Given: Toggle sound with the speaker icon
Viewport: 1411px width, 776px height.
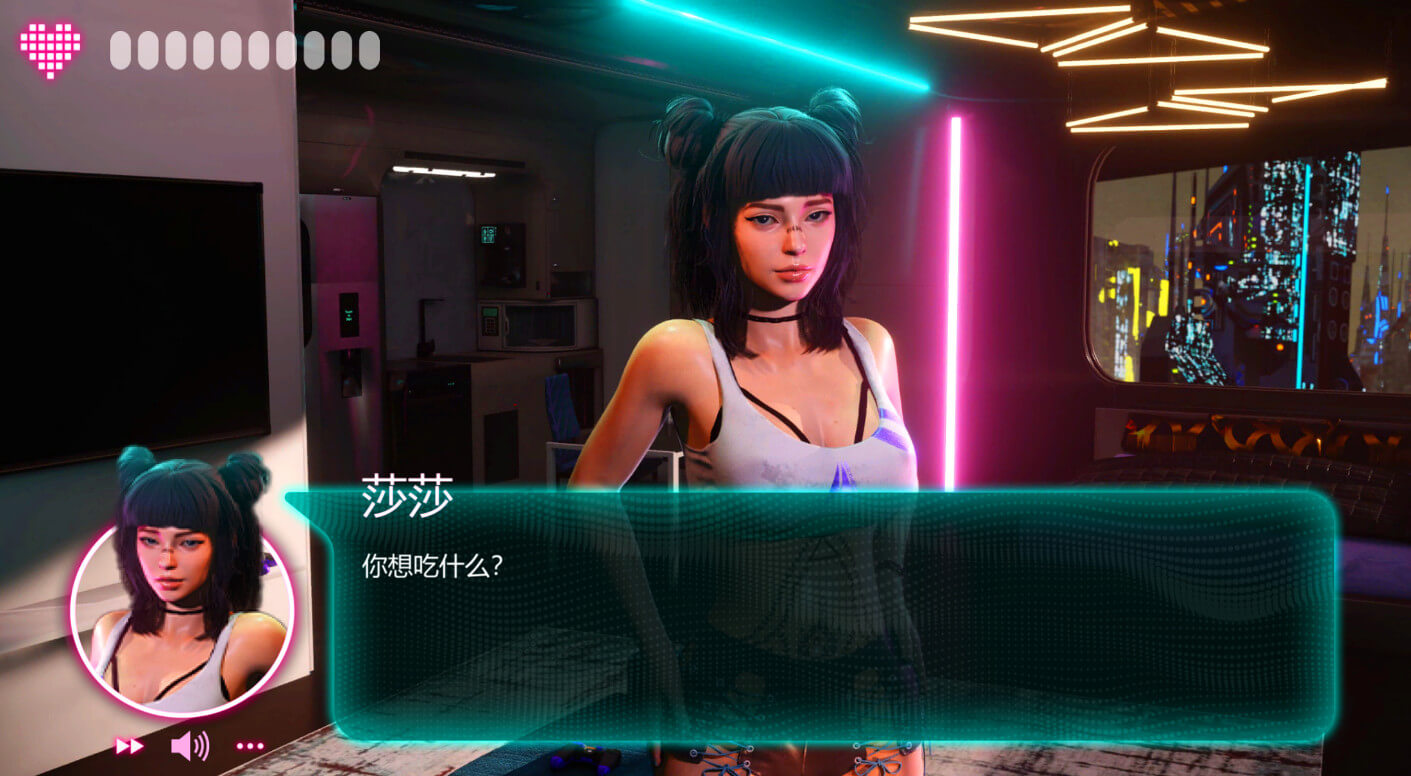Looking at the screenshot, I should coord(189,745).
